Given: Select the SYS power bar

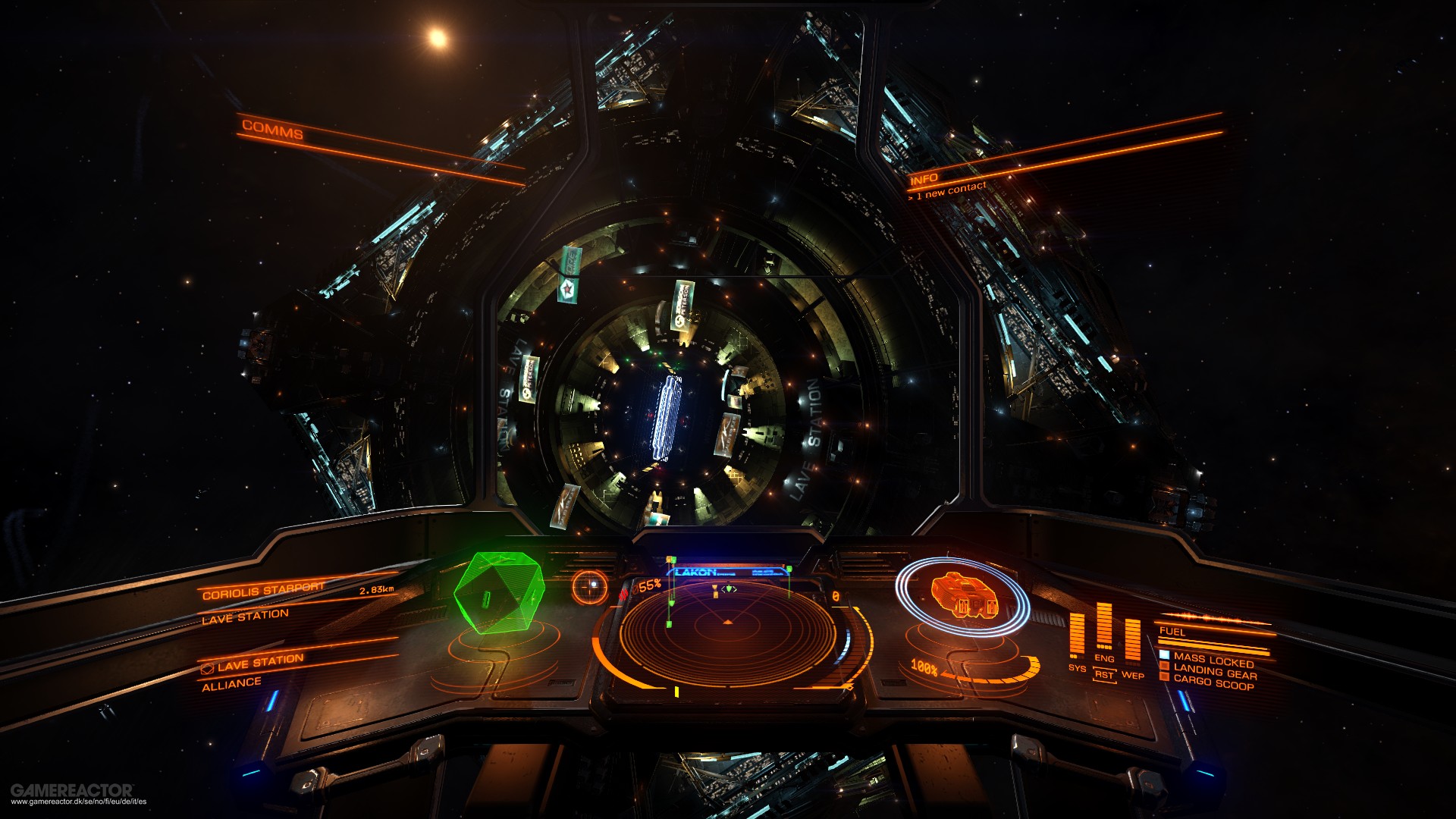Looking at the screenshot, I should [1077, 635].
